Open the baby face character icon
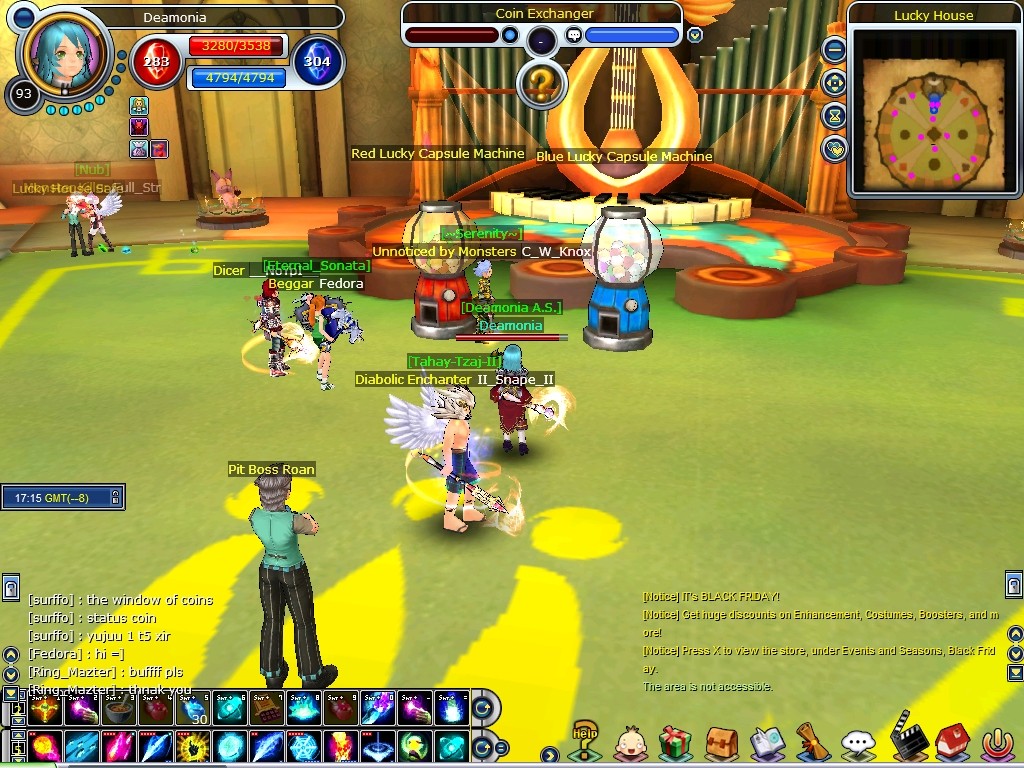Viewport: 1024px width, 768px height. (631, 742)
